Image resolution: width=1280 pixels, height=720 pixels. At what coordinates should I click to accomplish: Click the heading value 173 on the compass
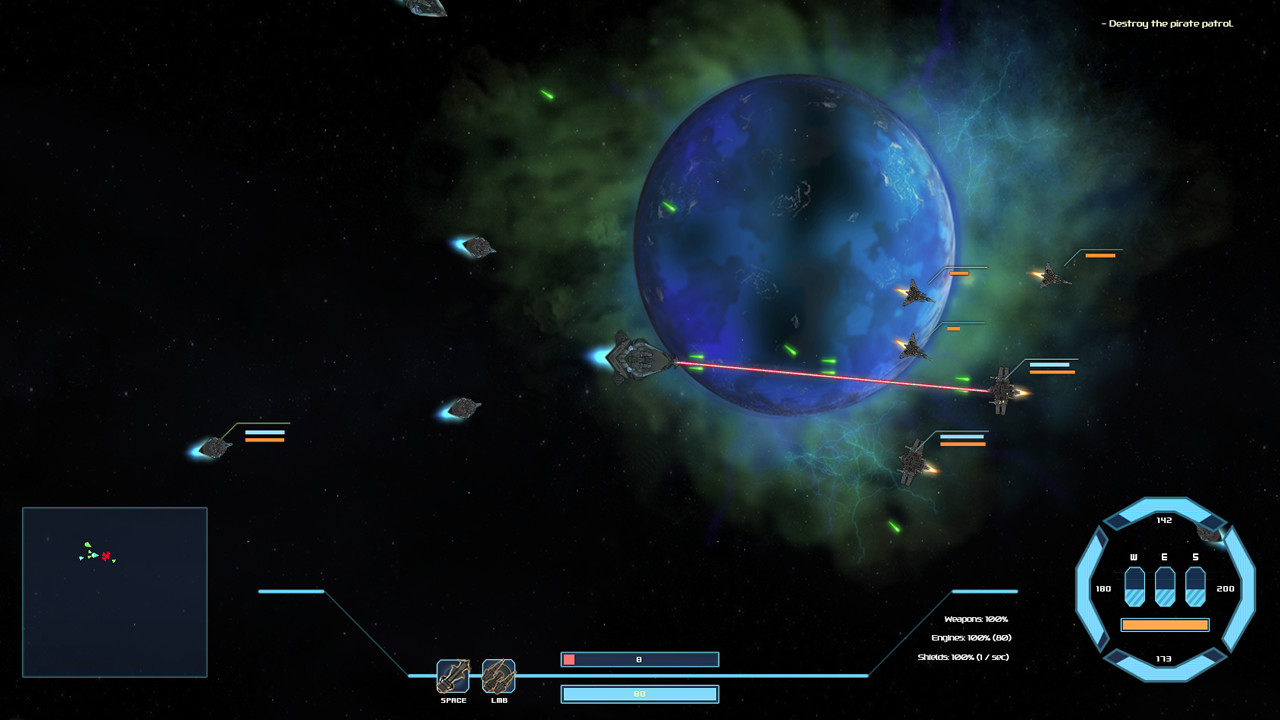coord(1162,659)
